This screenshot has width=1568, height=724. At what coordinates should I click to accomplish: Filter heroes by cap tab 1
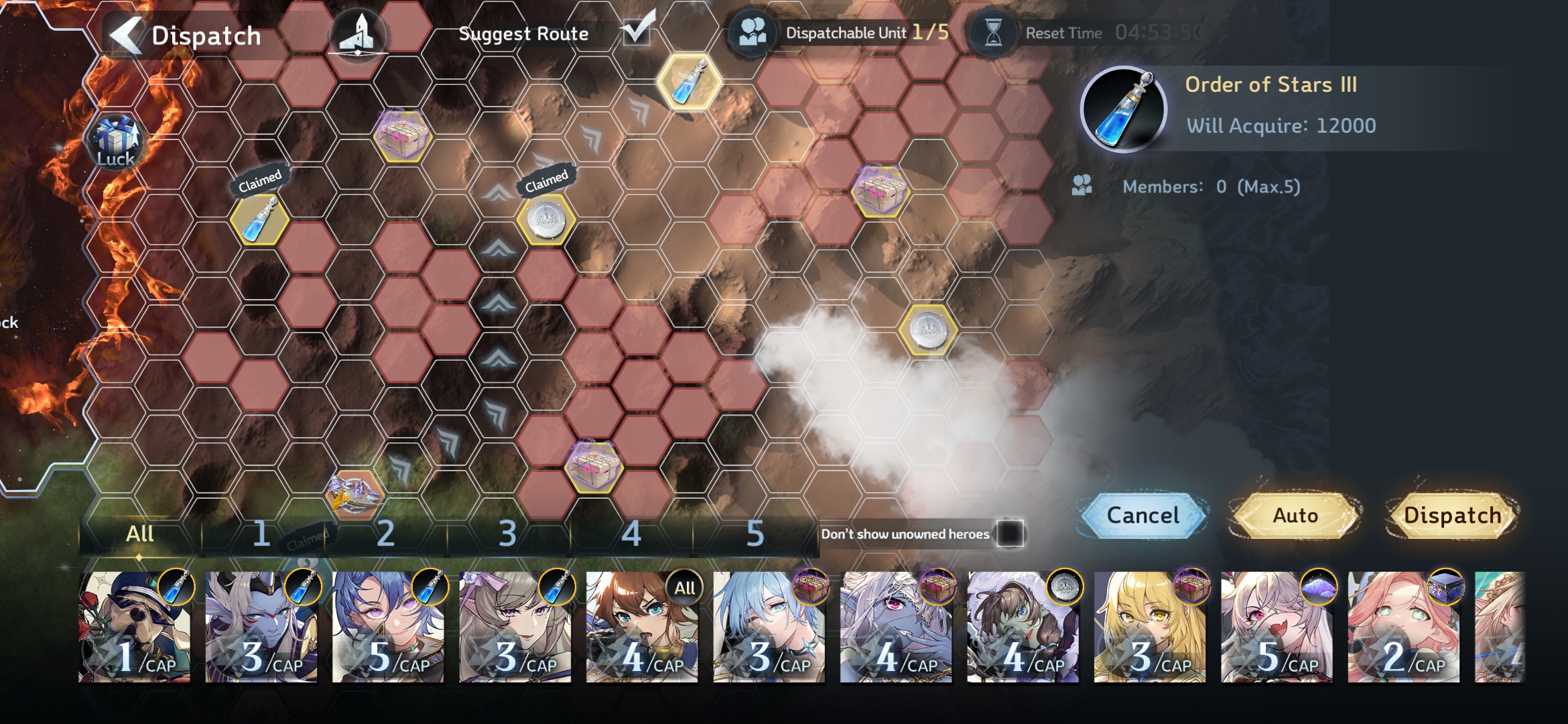(x=261, y=534)
